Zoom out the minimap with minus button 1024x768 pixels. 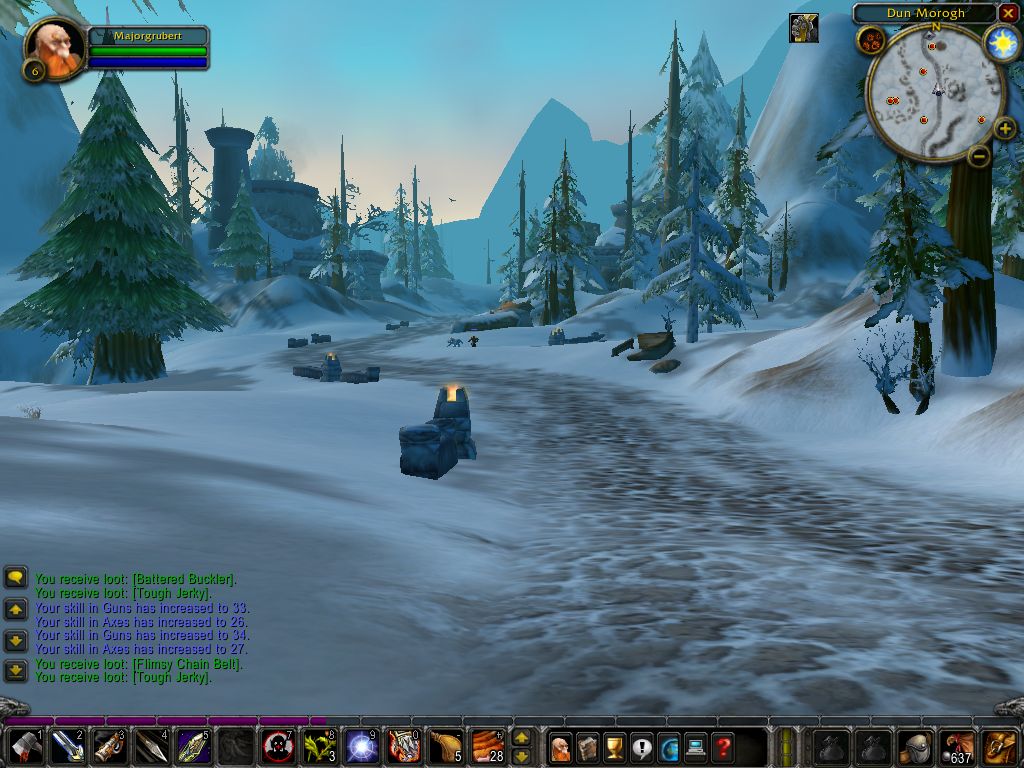pyautogui.click(x=979, y=155)
